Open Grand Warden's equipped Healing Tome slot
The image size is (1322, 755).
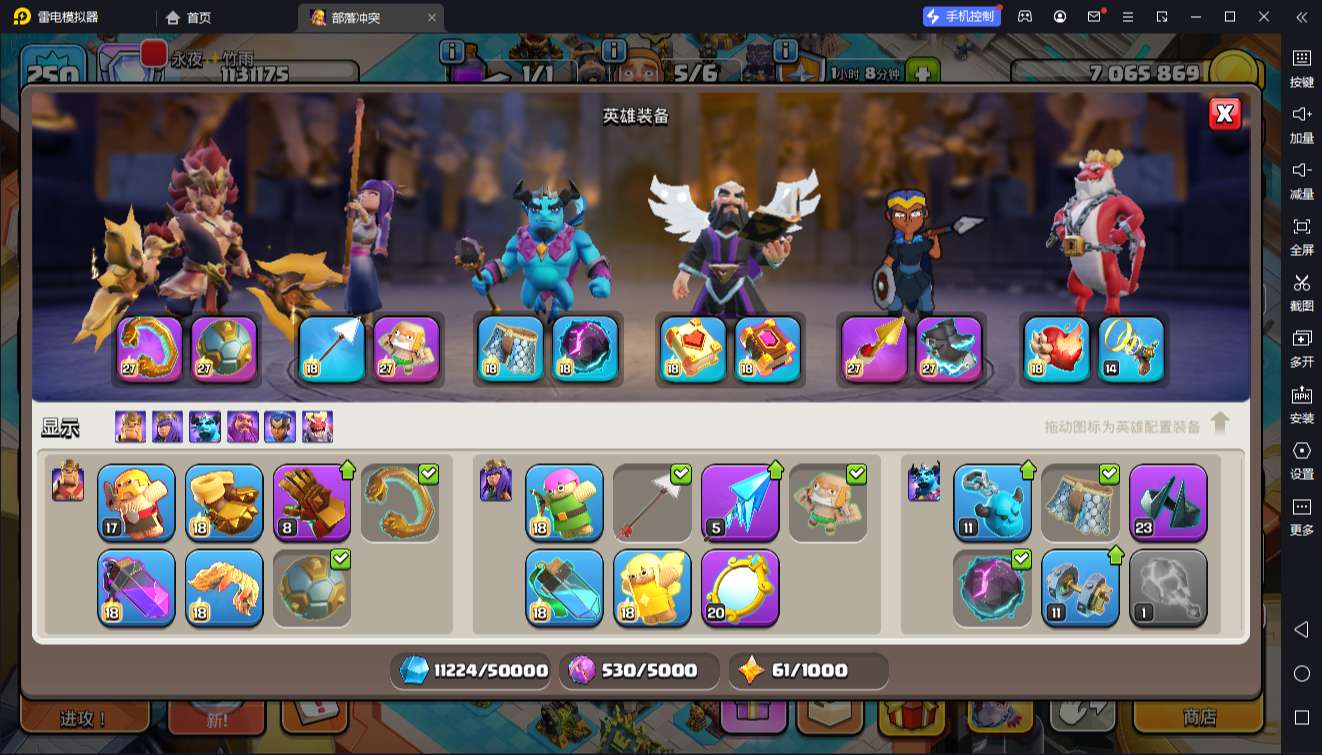tap(692, 350)
